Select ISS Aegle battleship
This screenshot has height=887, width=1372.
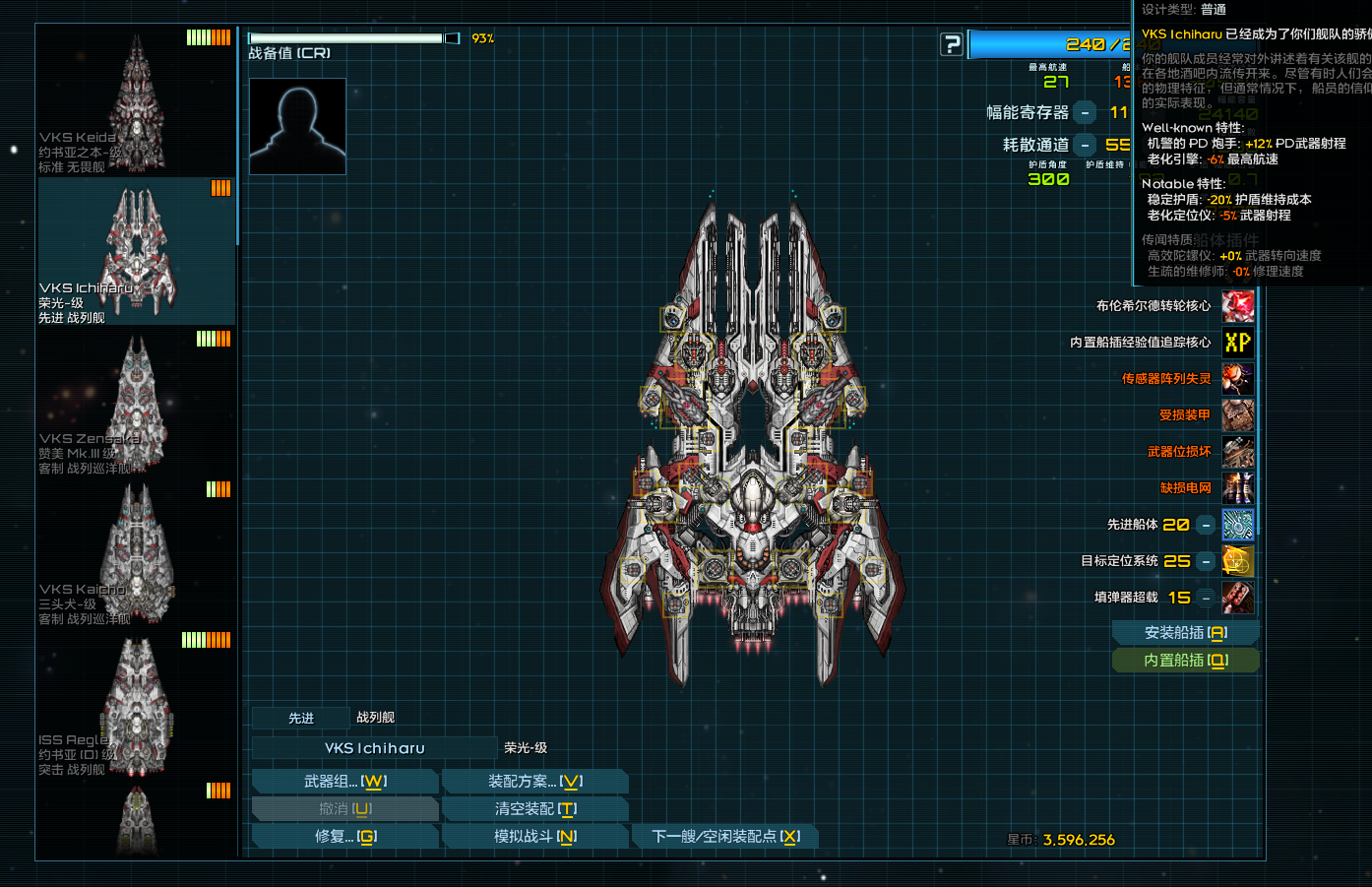137,705
